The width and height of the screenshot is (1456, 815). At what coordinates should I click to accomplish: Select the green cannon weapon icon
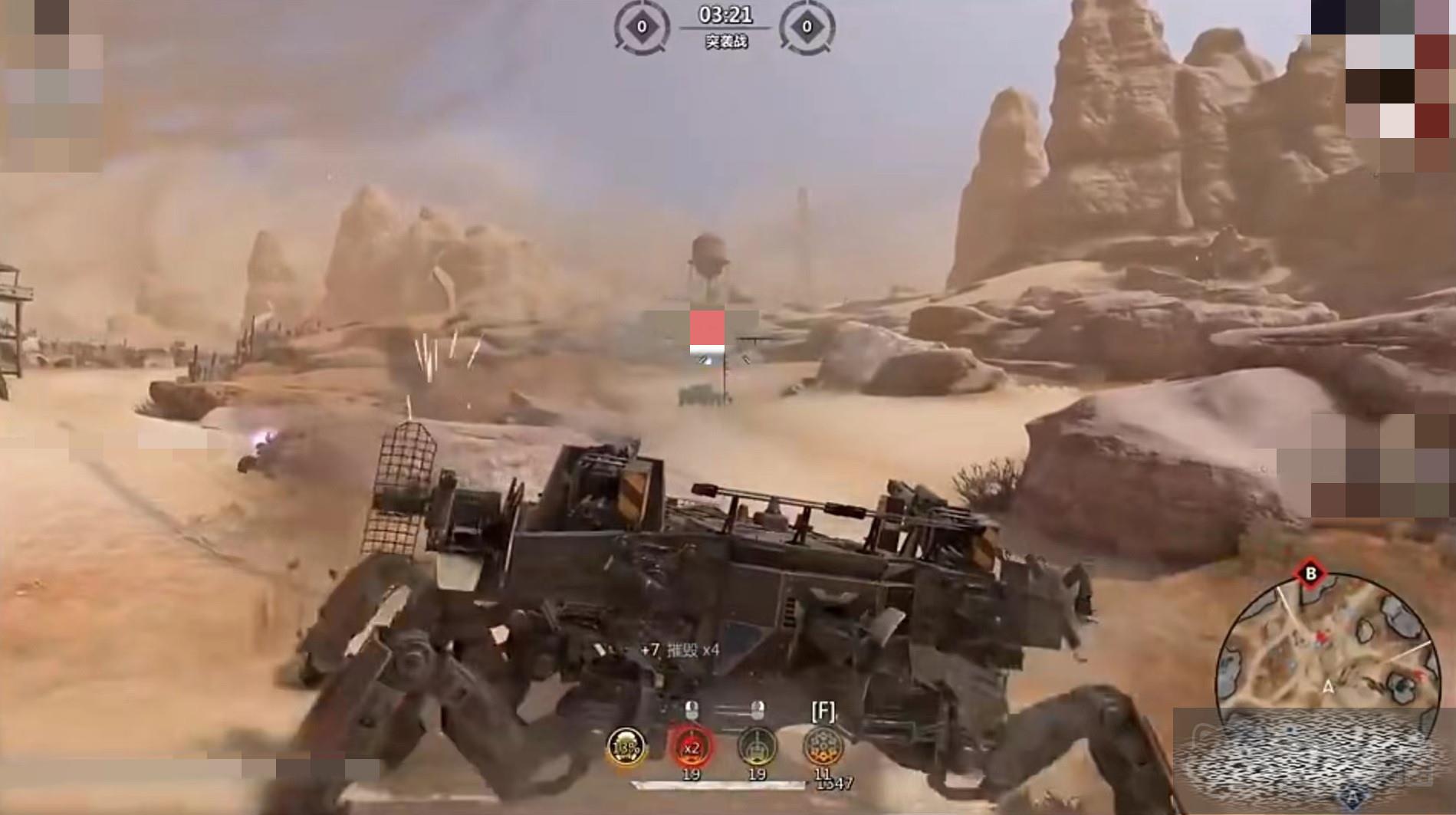[x=757, y=747]
